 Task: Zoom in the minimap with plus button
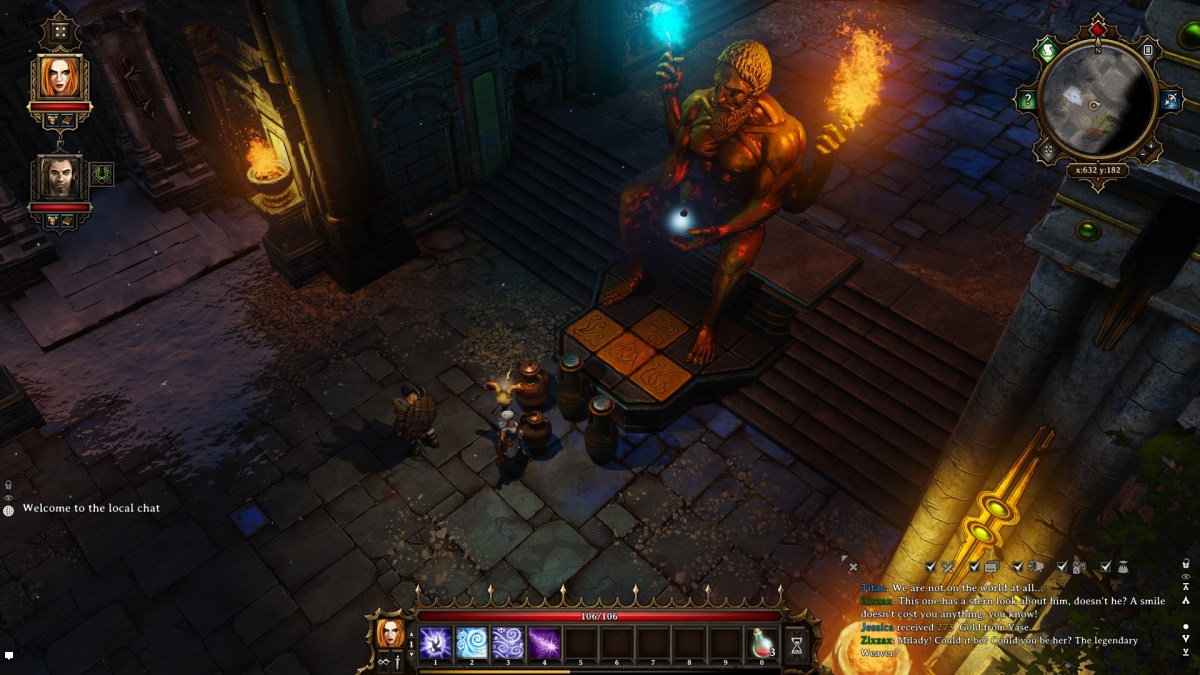pos(1149,148)
